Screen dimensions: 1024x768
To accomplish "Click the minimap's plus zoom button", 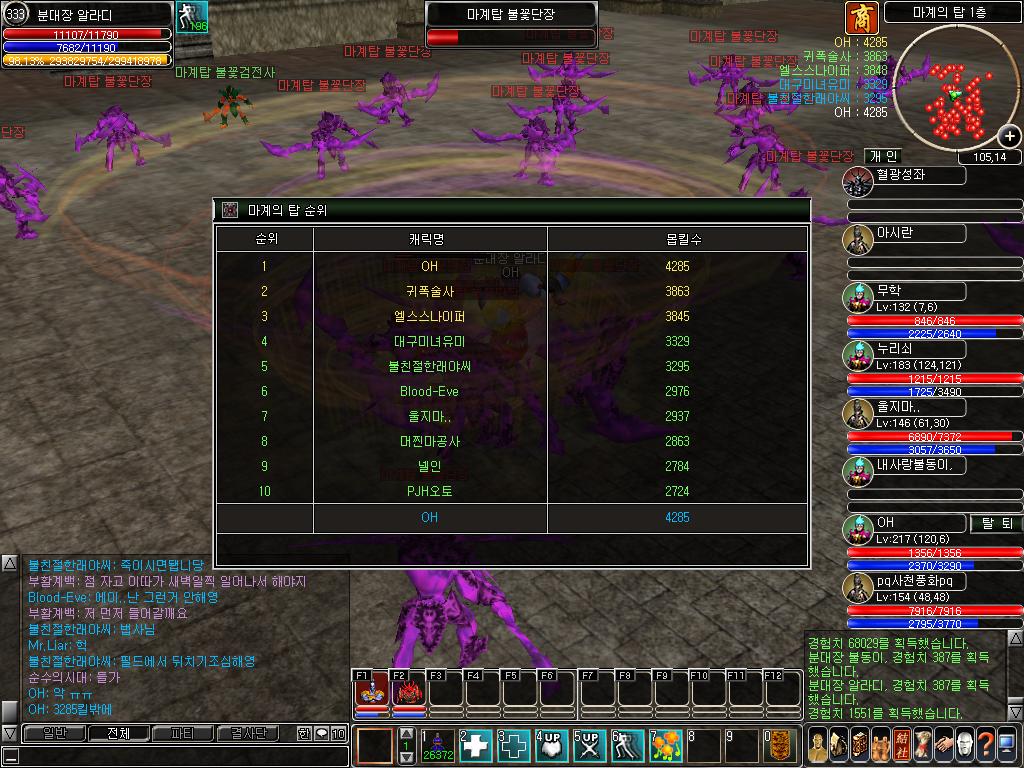I will [1010, 137].
